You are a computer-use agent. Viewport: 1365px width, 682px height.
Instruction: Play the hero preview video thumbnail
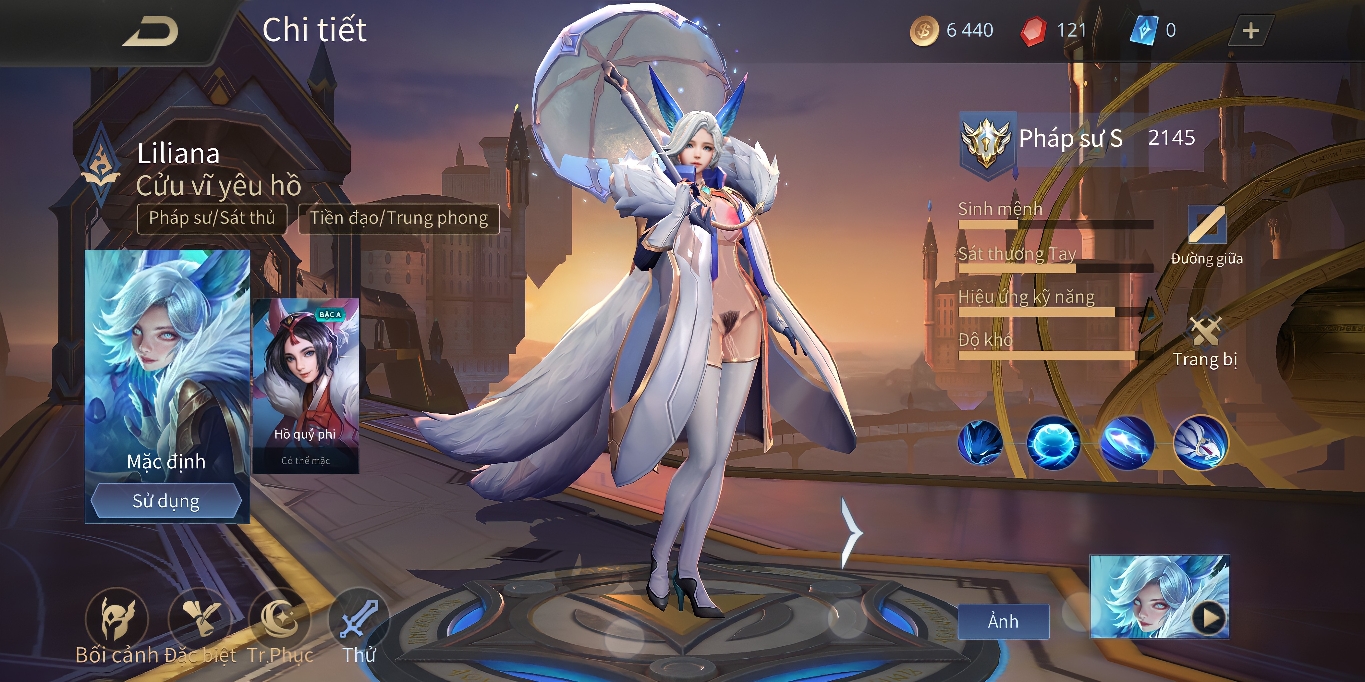(1208, 619)
